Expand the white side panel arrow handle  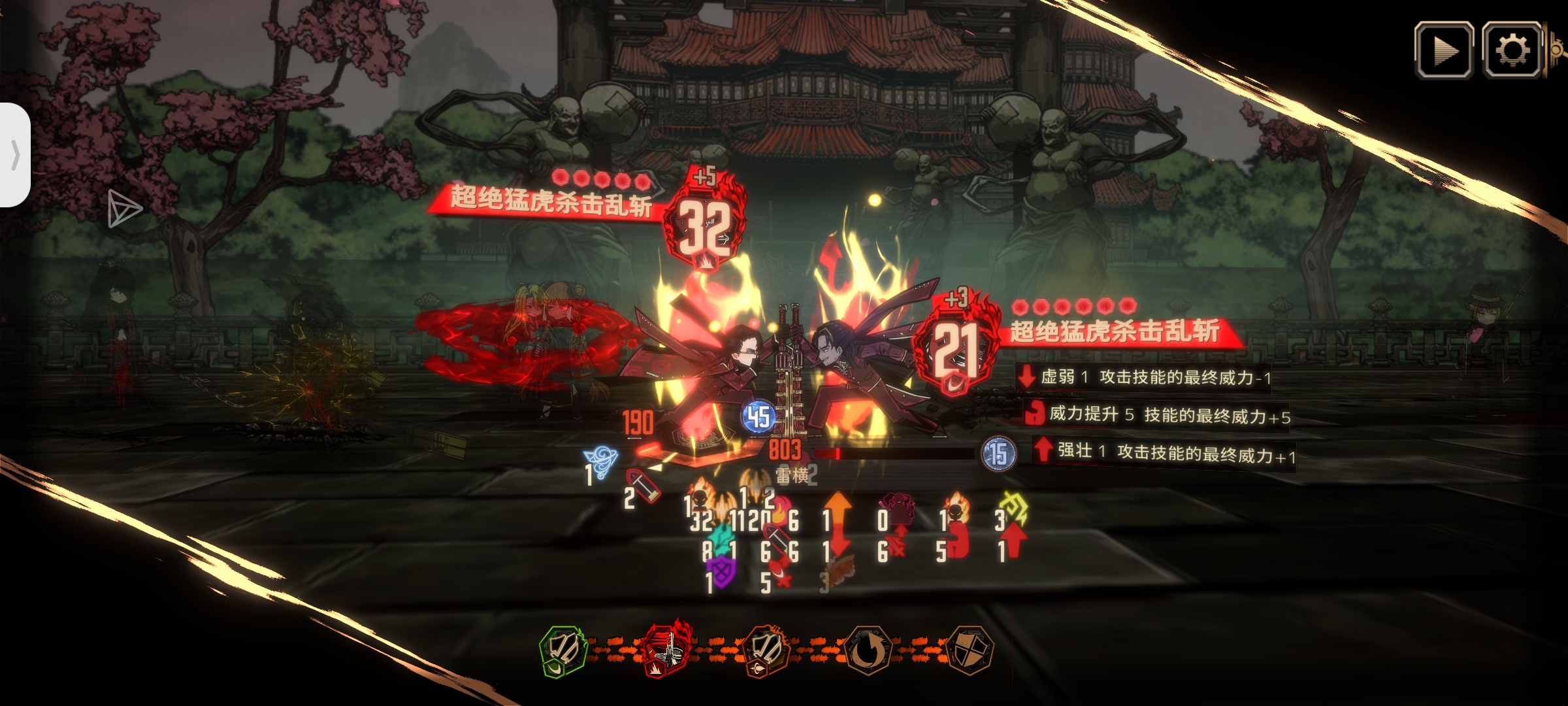[15, 155]
